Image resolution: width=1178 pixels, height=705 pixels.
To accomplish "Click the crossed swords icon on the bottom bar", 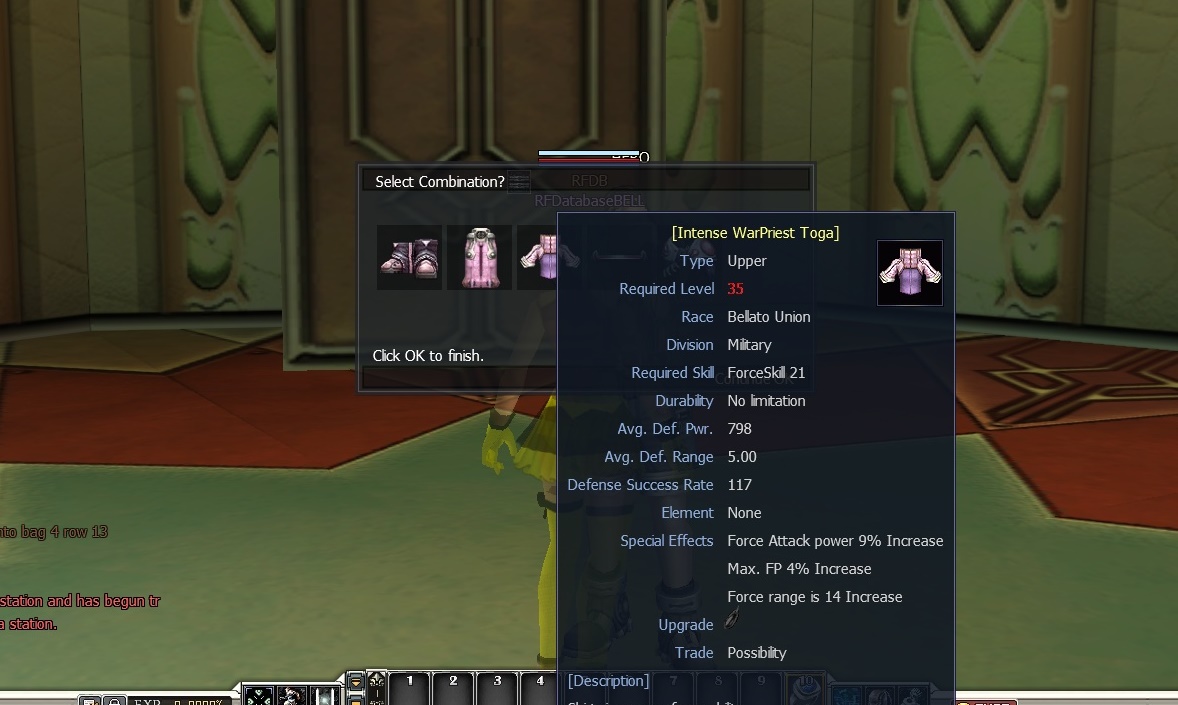I will tap(259, 696).
